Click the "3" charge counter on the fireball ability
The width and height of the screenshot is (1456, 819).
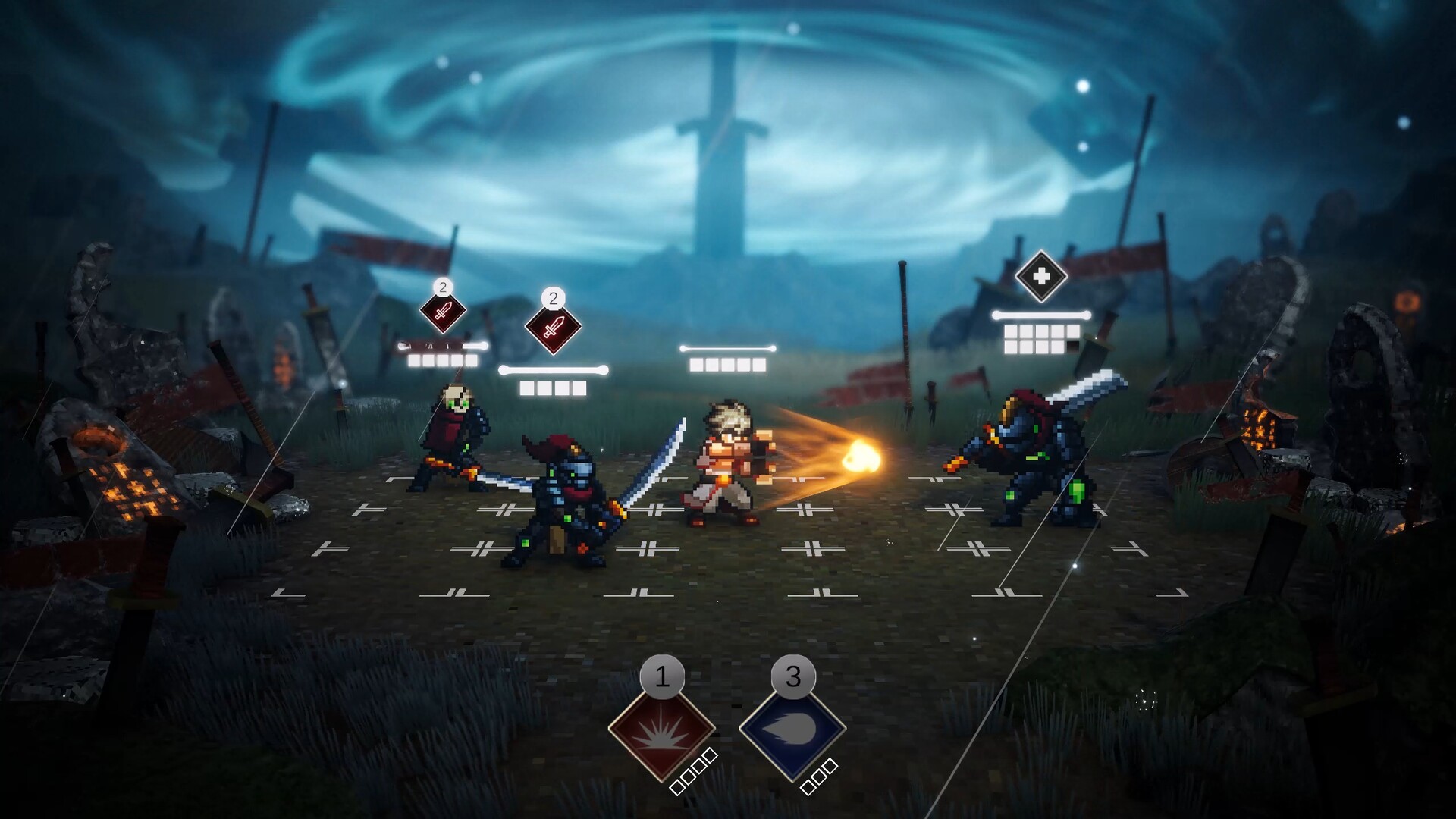click(793, 676)
